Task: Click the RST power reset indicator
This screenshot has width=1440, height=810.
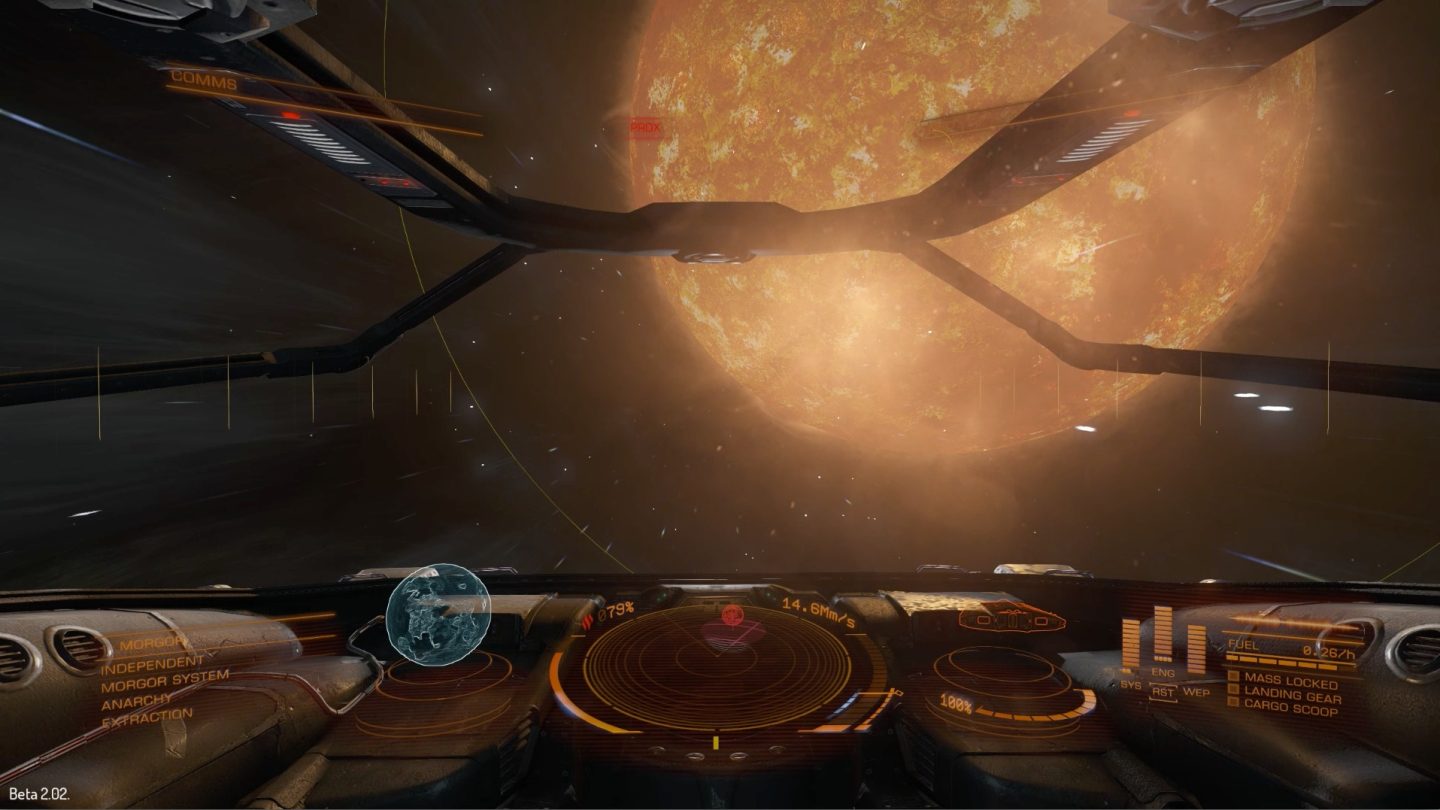Action: point(1163,690)
